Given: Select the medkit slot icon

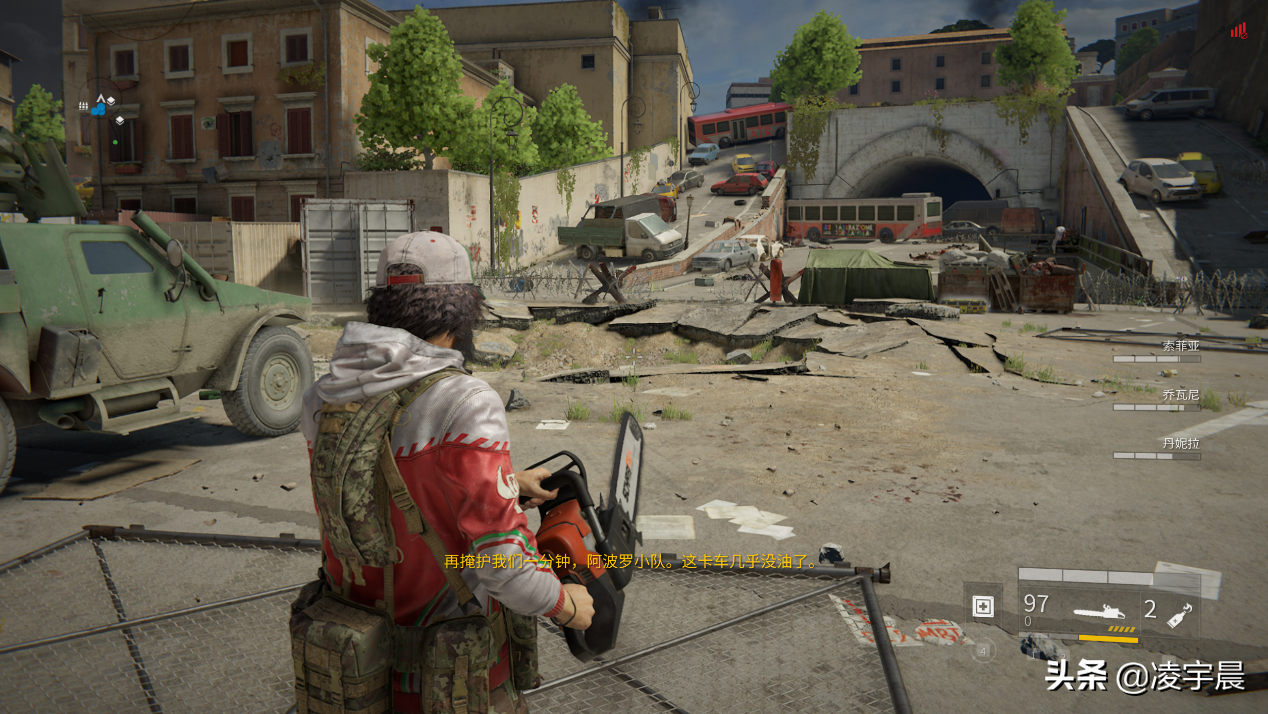Looking at the screenshot, I should pyautogui.click(x=983, y=606).
